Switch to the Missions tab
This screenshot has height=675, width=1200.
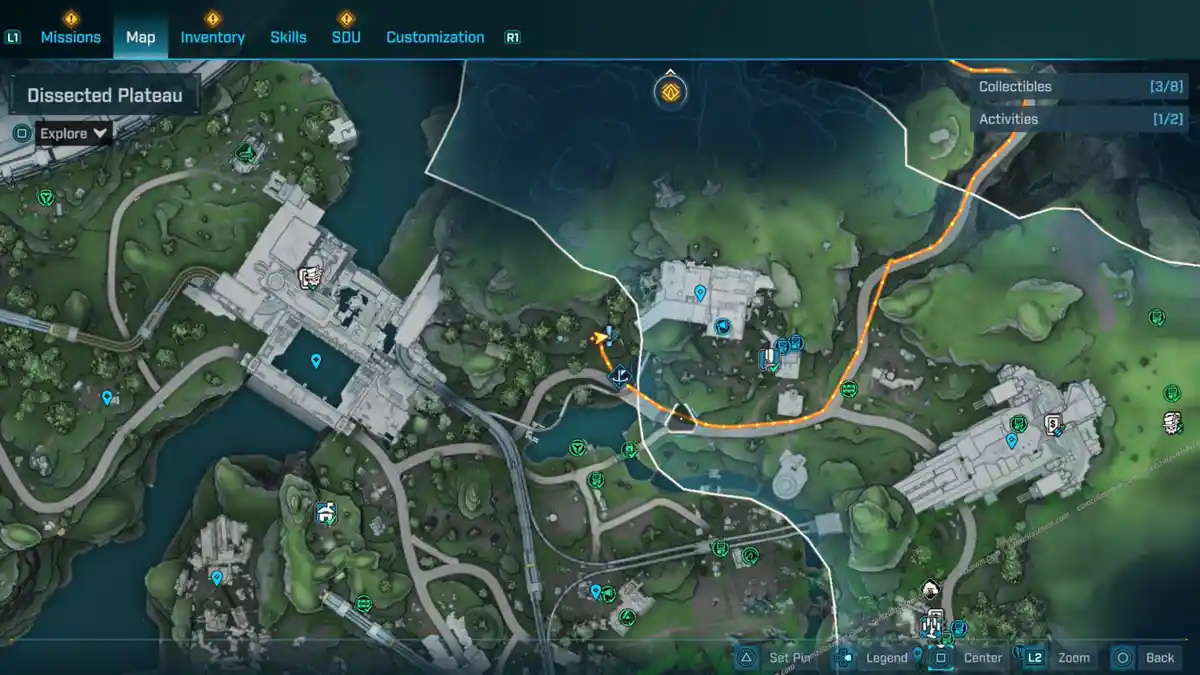point(70,37)
